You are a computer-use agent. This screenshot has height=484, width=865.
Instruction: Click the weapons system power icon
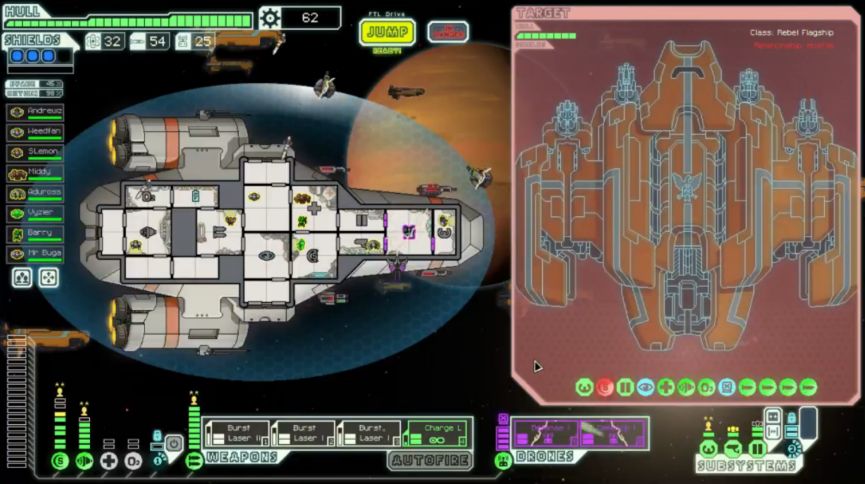(x=194, y=461)
